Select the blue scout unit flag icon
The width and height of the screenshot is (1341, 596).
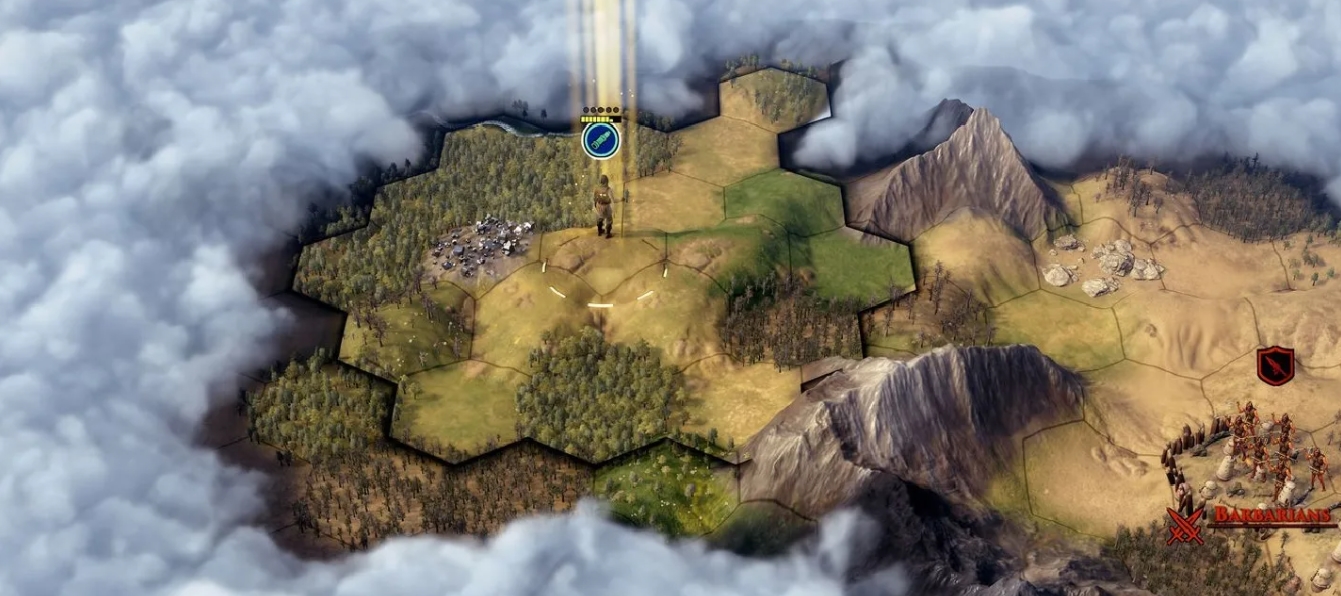[x=601, y=140]
